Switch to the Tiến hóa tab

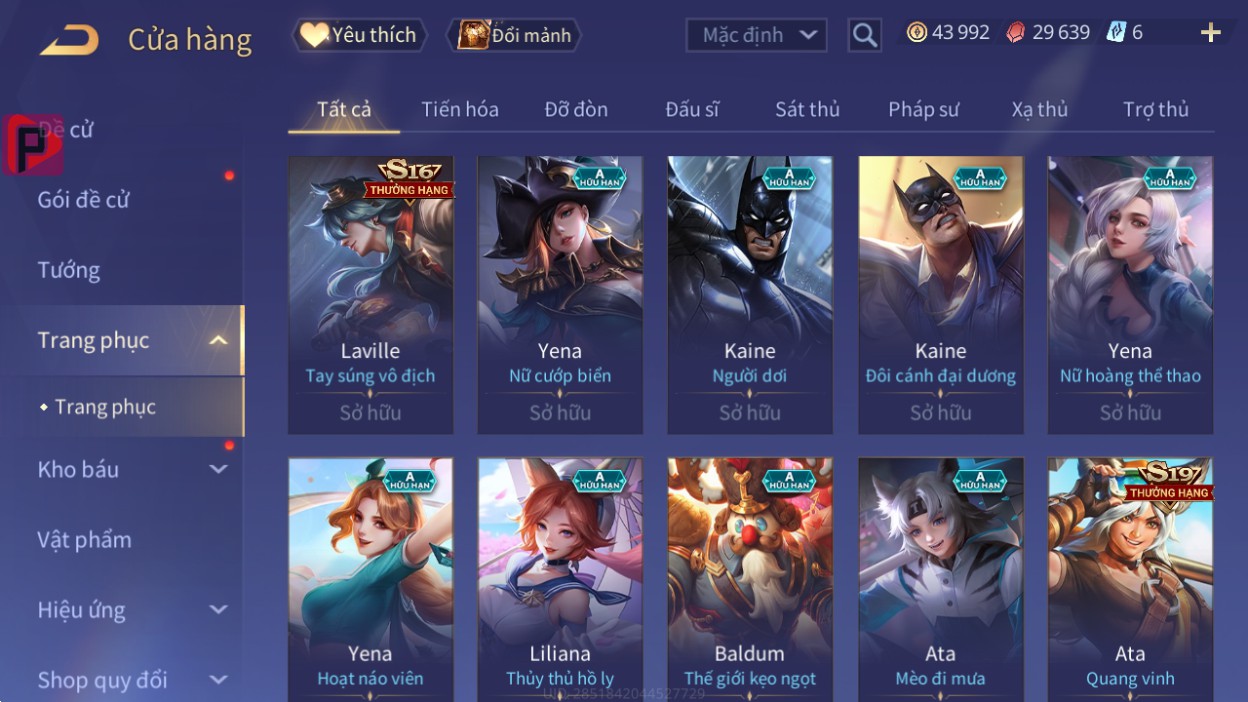[x=460, y=109]
